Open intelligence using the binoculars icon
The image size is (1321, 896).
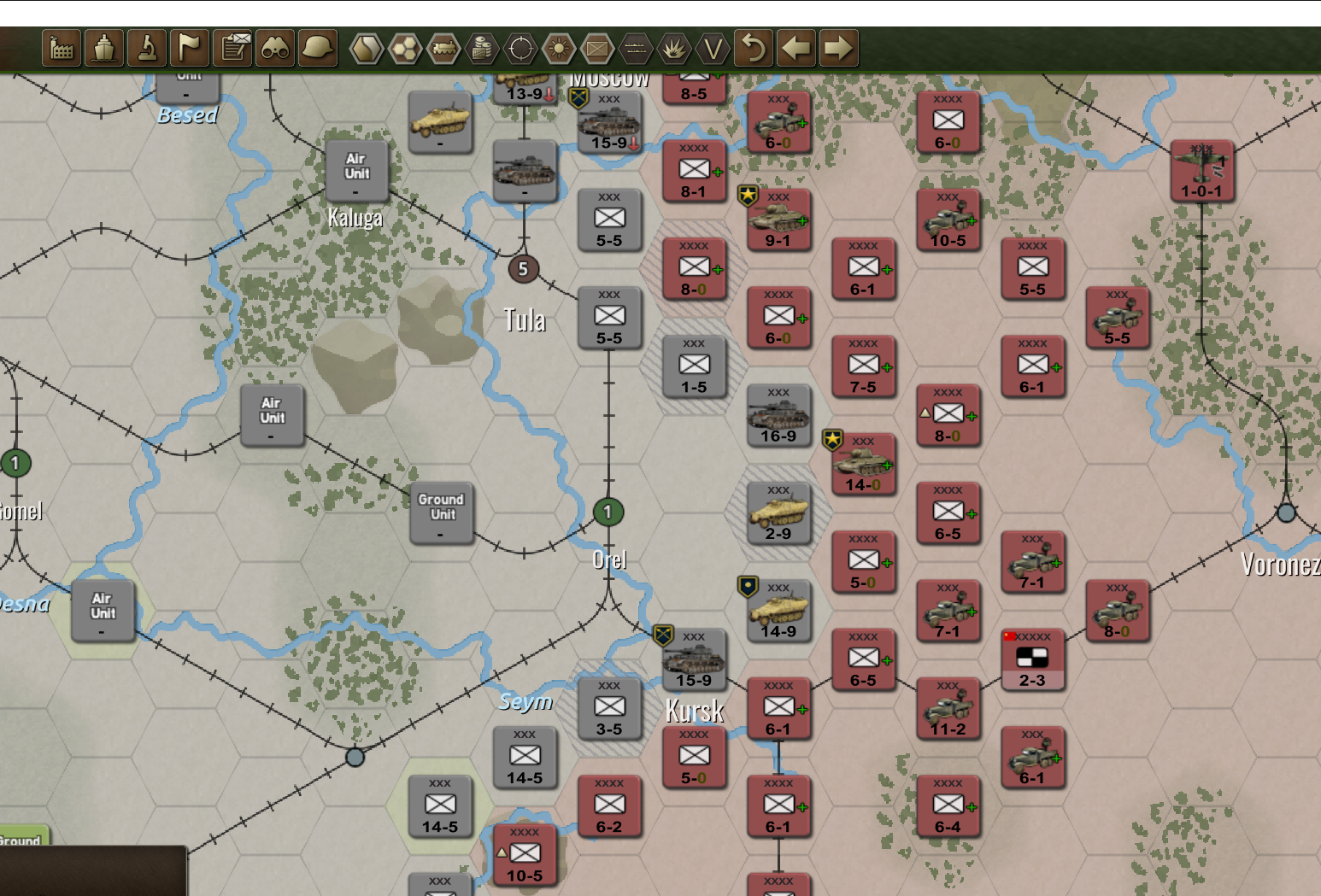275,49
